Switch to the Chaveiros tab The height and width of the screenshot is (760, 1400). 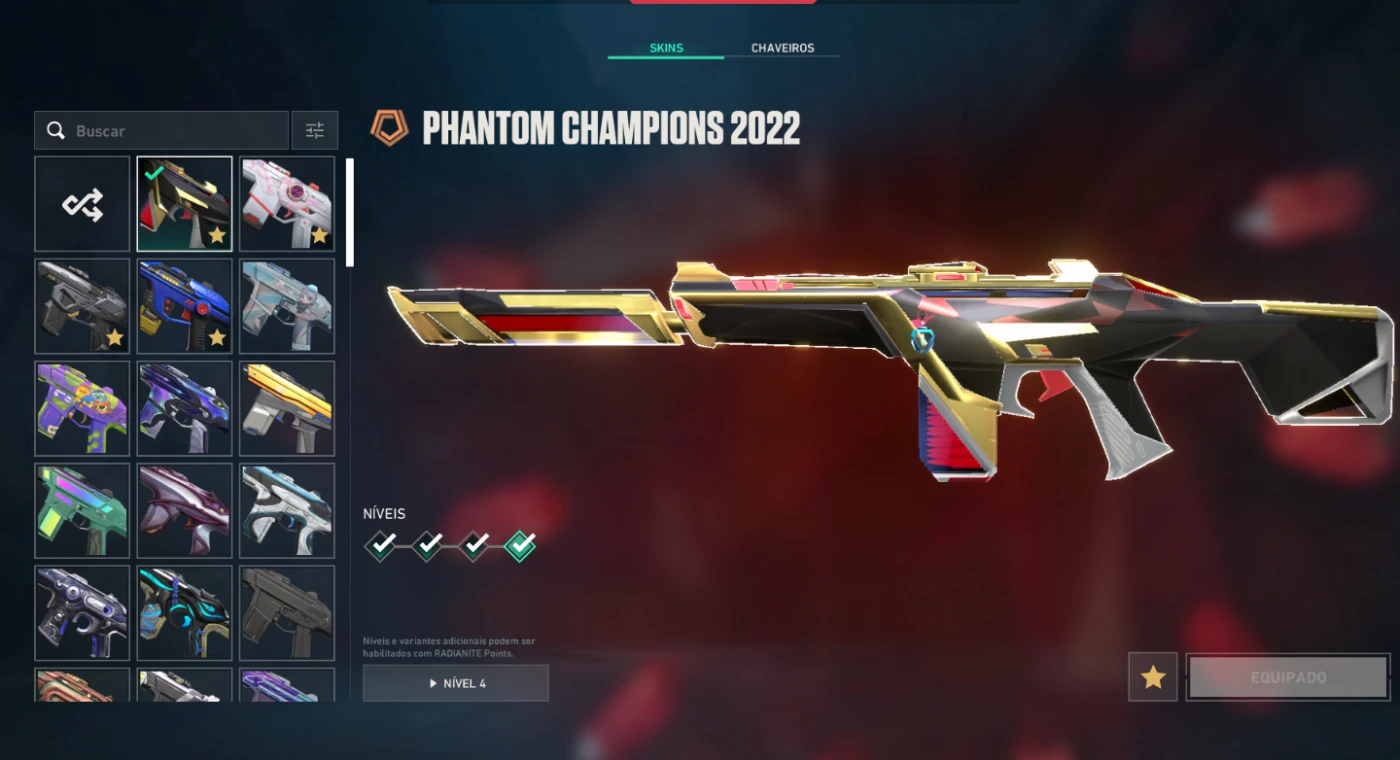click(782, 48)
